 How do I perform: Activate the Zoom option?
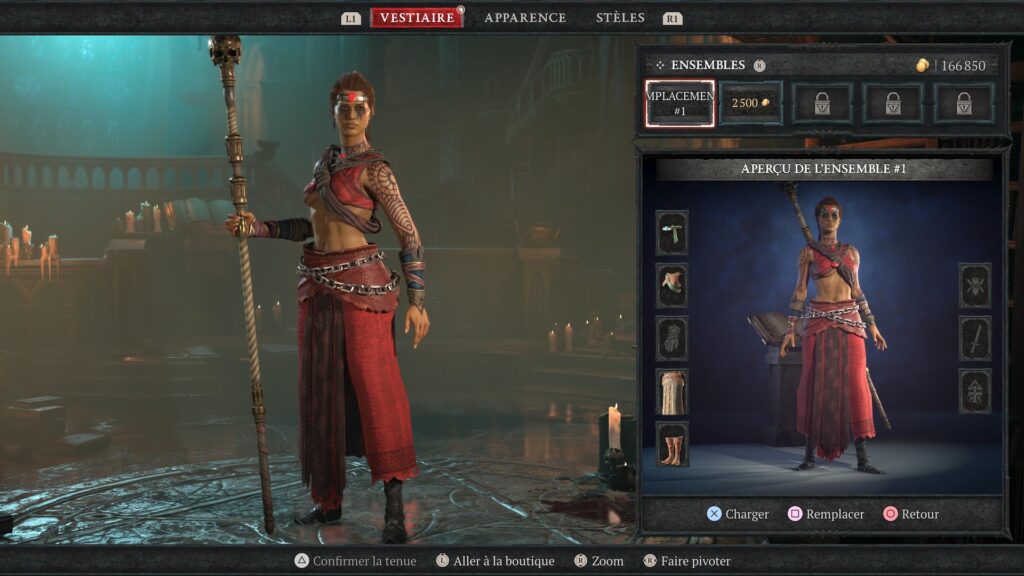click(598, 561)
